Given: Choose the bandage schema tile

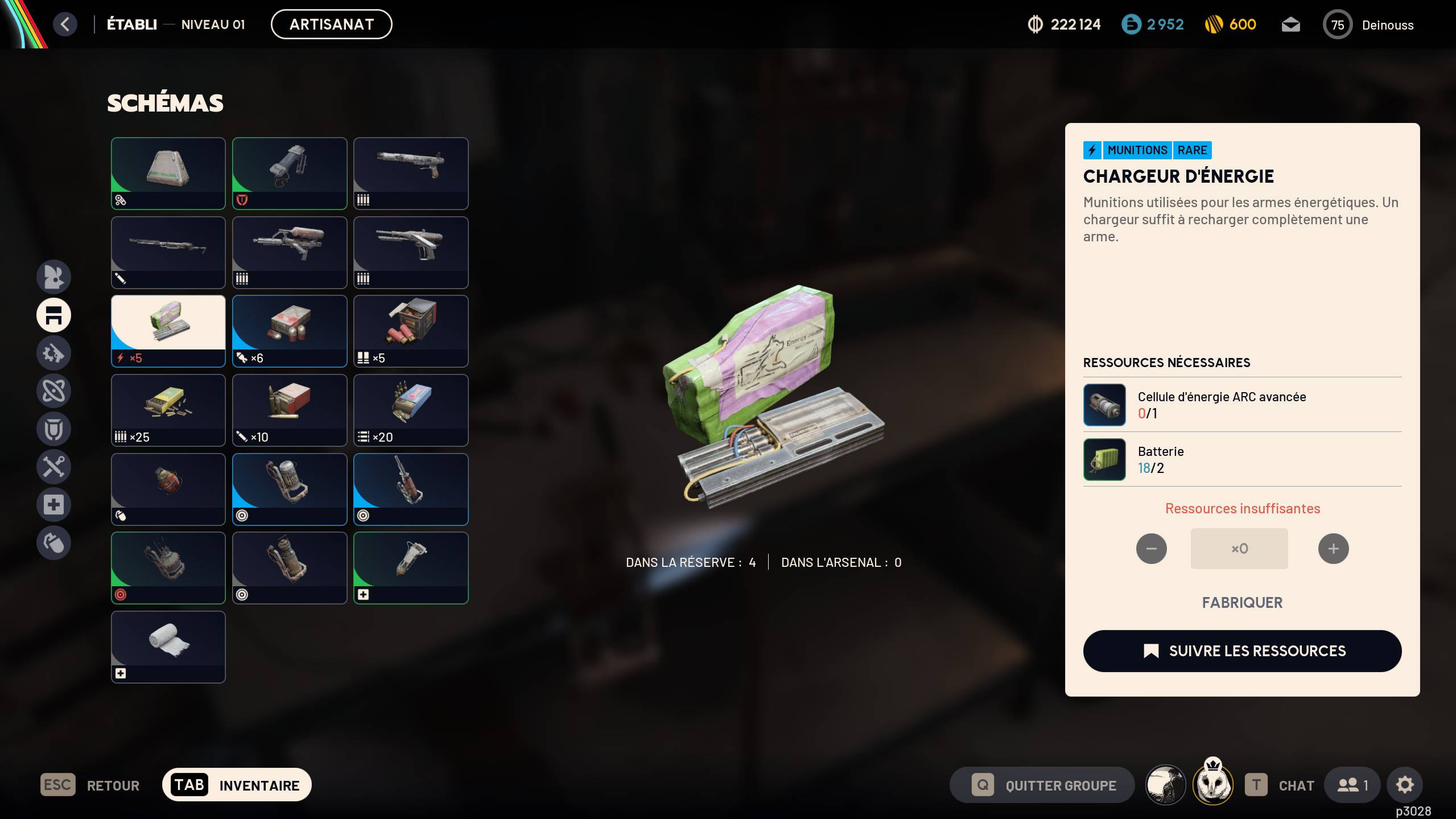Looking at the screenshot, I should (x=168, y=647).
